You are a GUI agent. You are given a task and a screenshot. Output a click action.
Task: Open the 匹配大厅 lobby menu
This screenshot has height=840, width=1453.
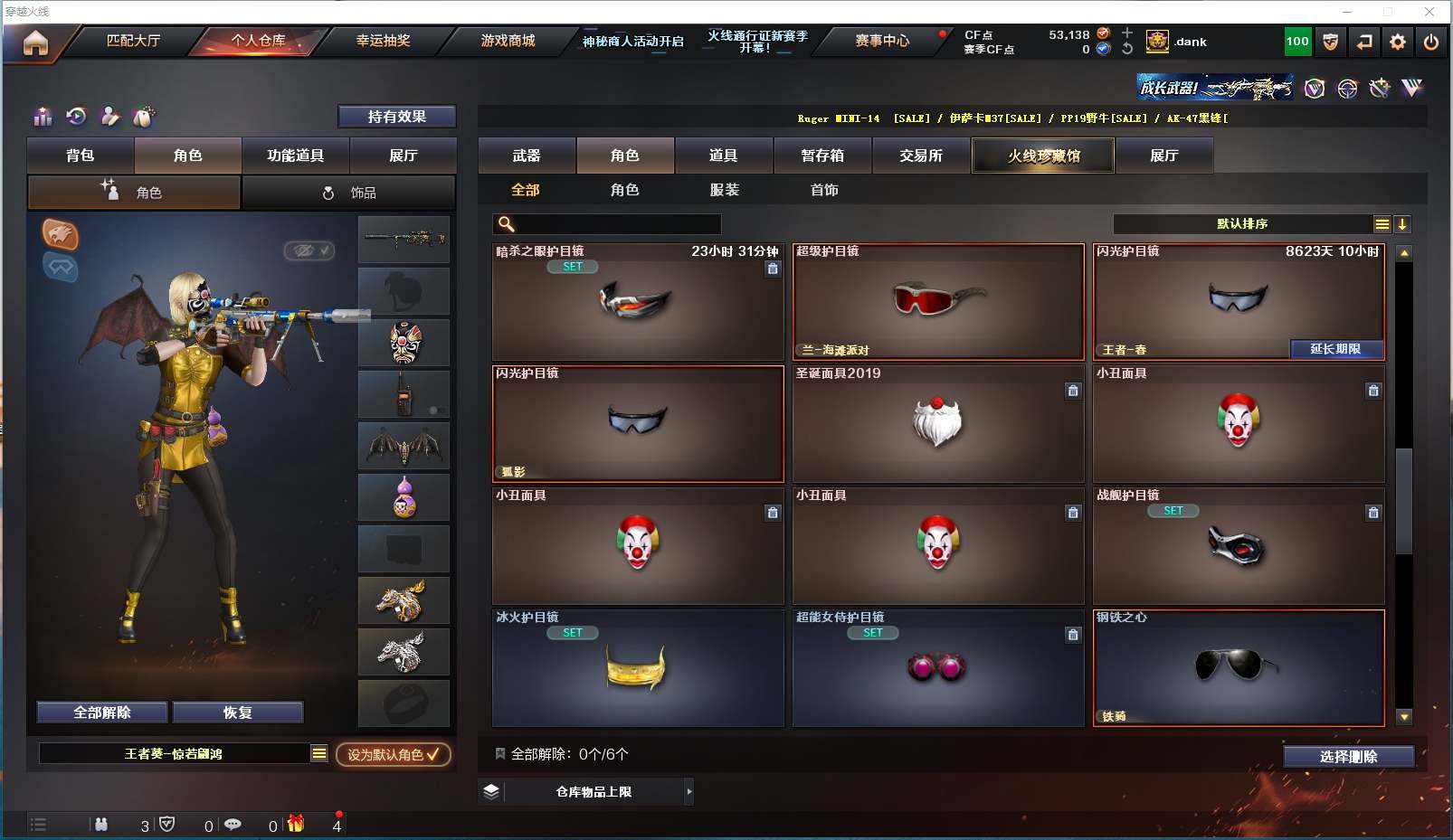coord(133,41)
